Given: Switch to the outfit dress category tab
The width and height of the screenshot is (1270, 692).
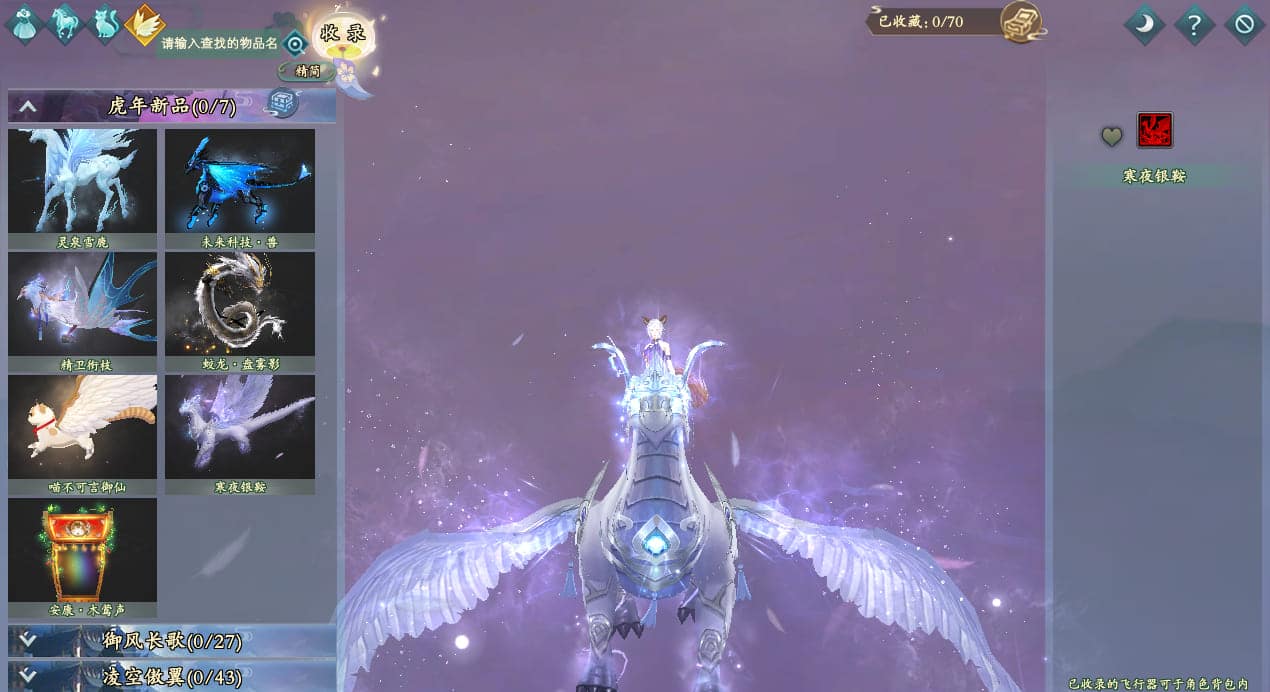Looking at the screenshot, I should coord(23,24).
